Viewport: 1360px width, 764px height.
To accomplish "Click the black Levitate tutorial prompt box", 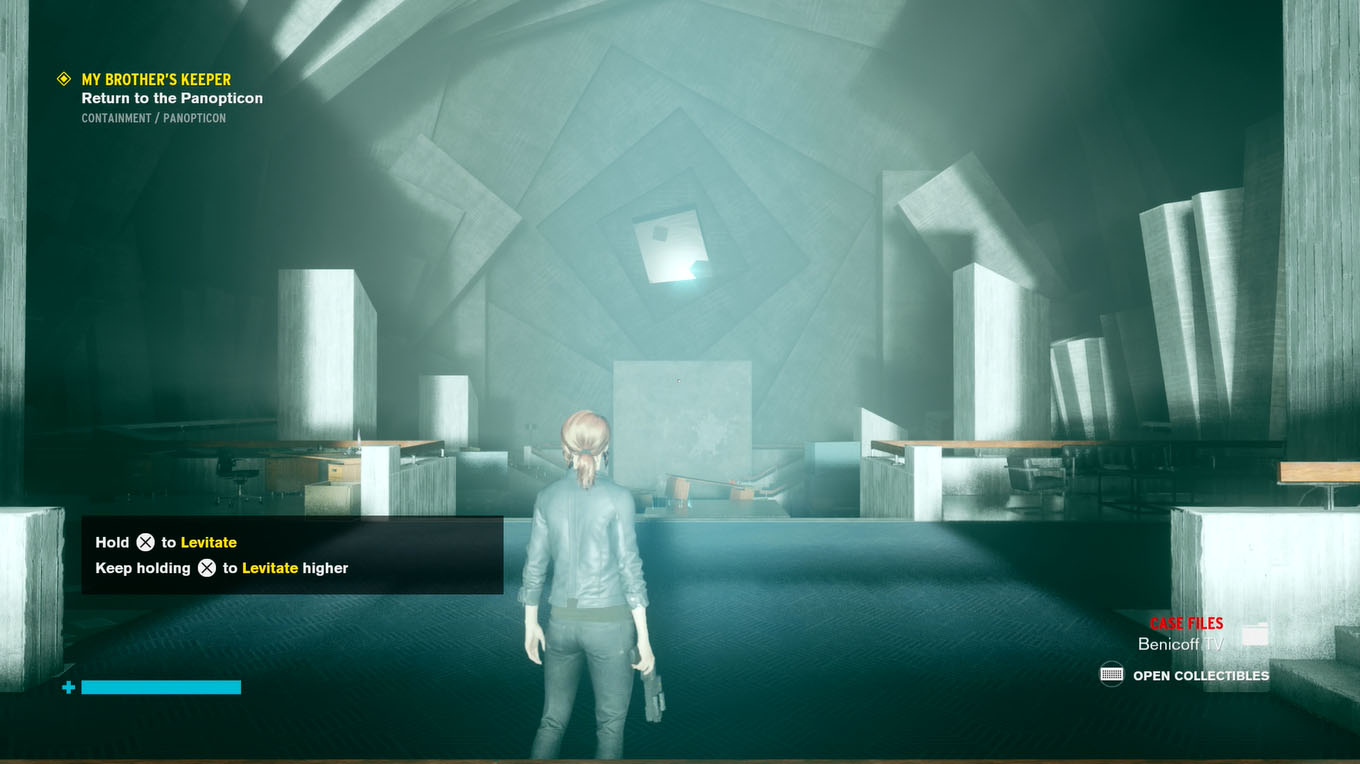I will [290, 555].
